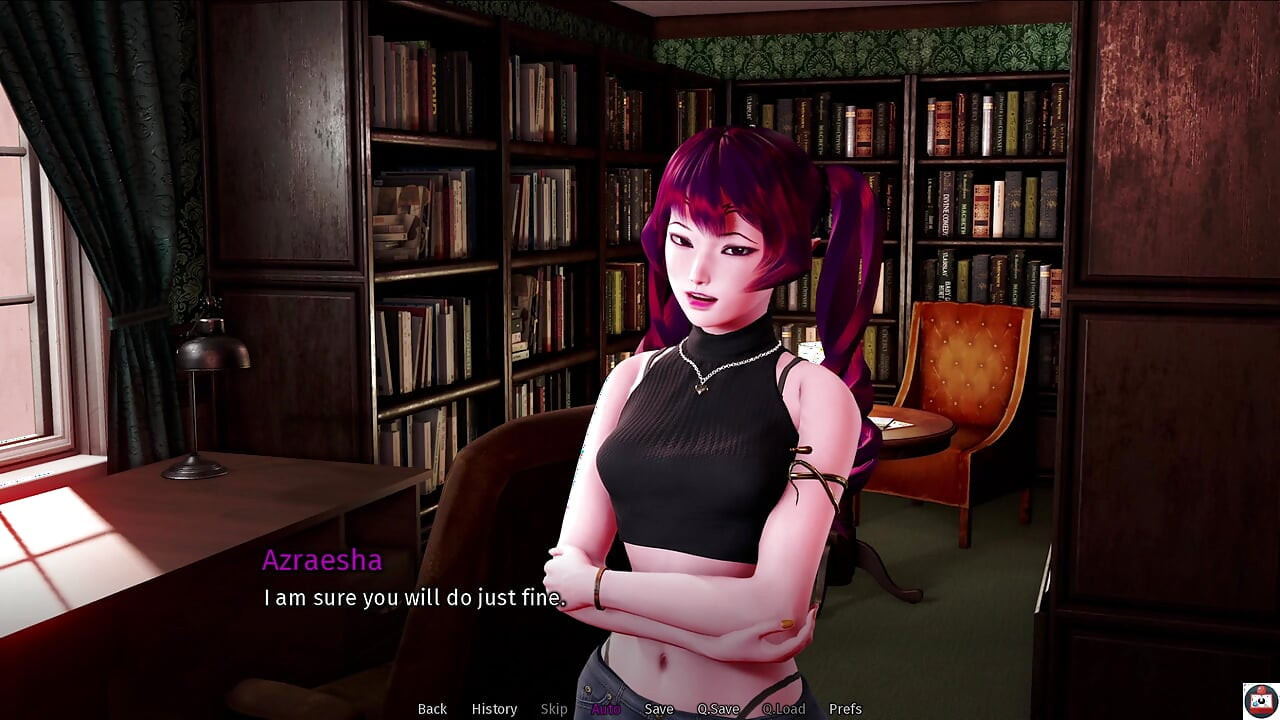Viewport: 1280px width, 720px height.
Task: Open the Save screen
Action: coord(659,708)
